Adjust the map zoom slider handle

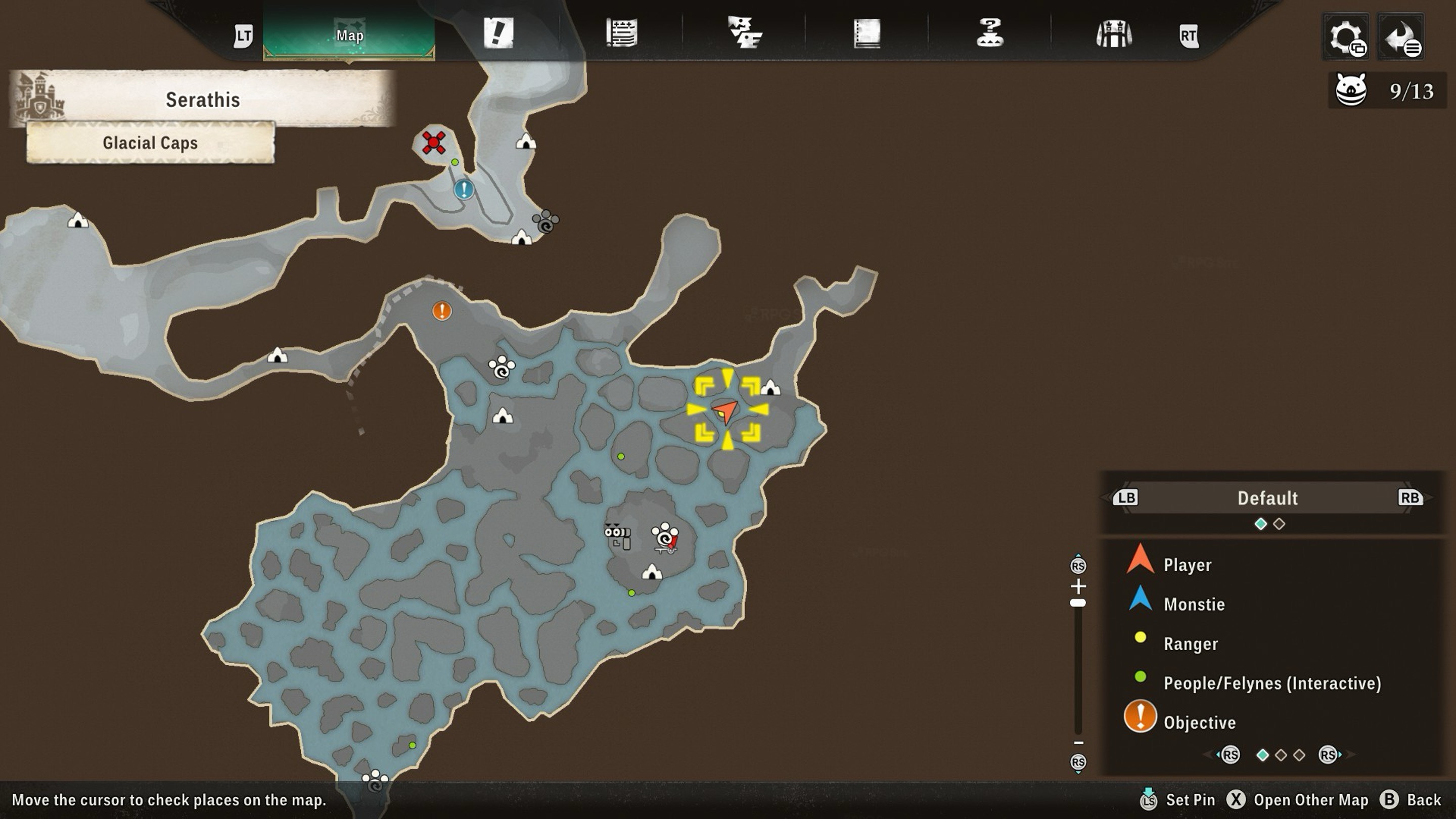click(x=1078, y=603)
